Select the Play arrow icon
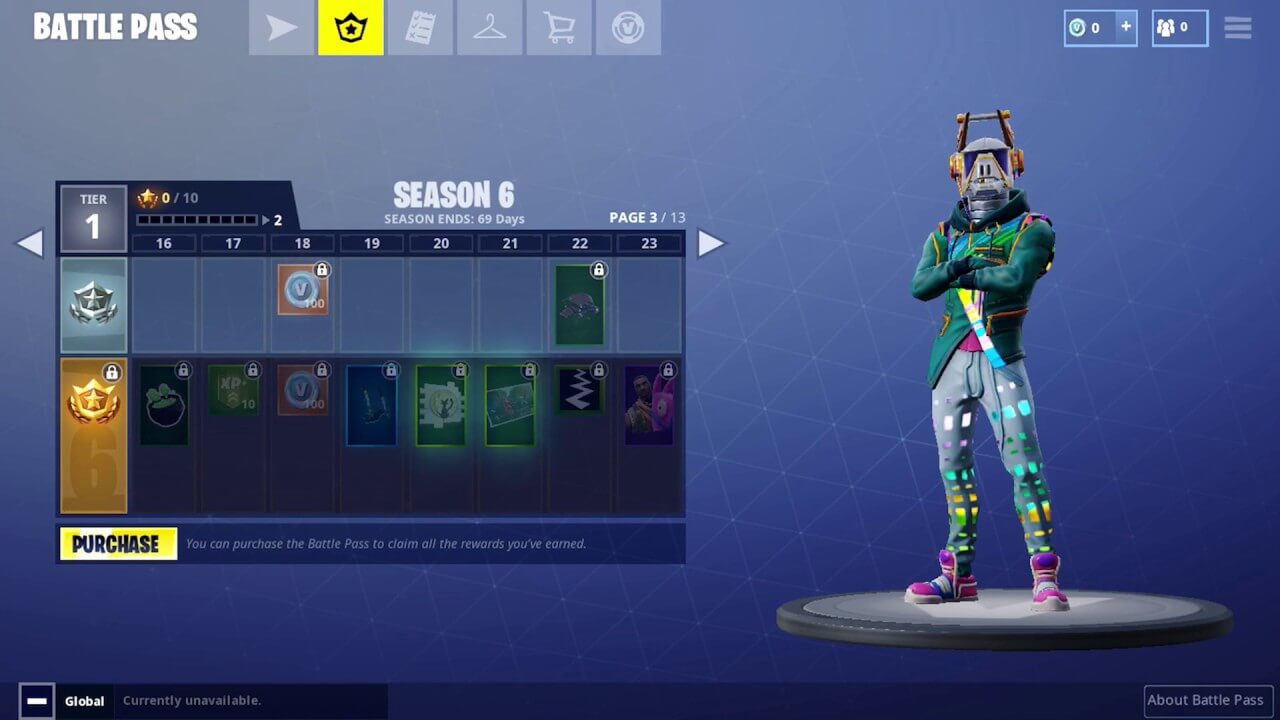Viewport: 1280px width, 720px height. pos(279,27)
